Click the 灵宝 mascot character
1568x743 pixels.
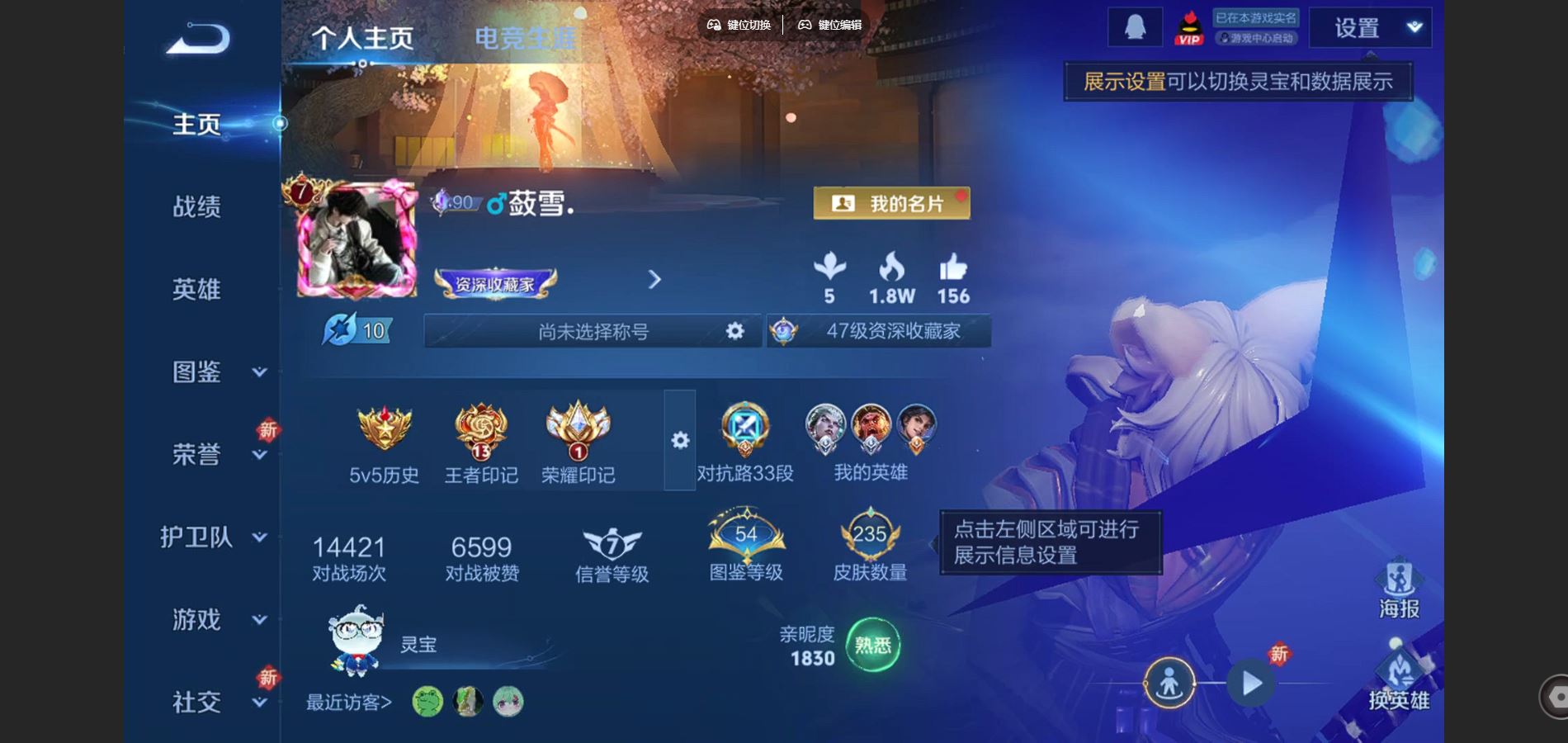pyautogui.click(x=358, y=644)
